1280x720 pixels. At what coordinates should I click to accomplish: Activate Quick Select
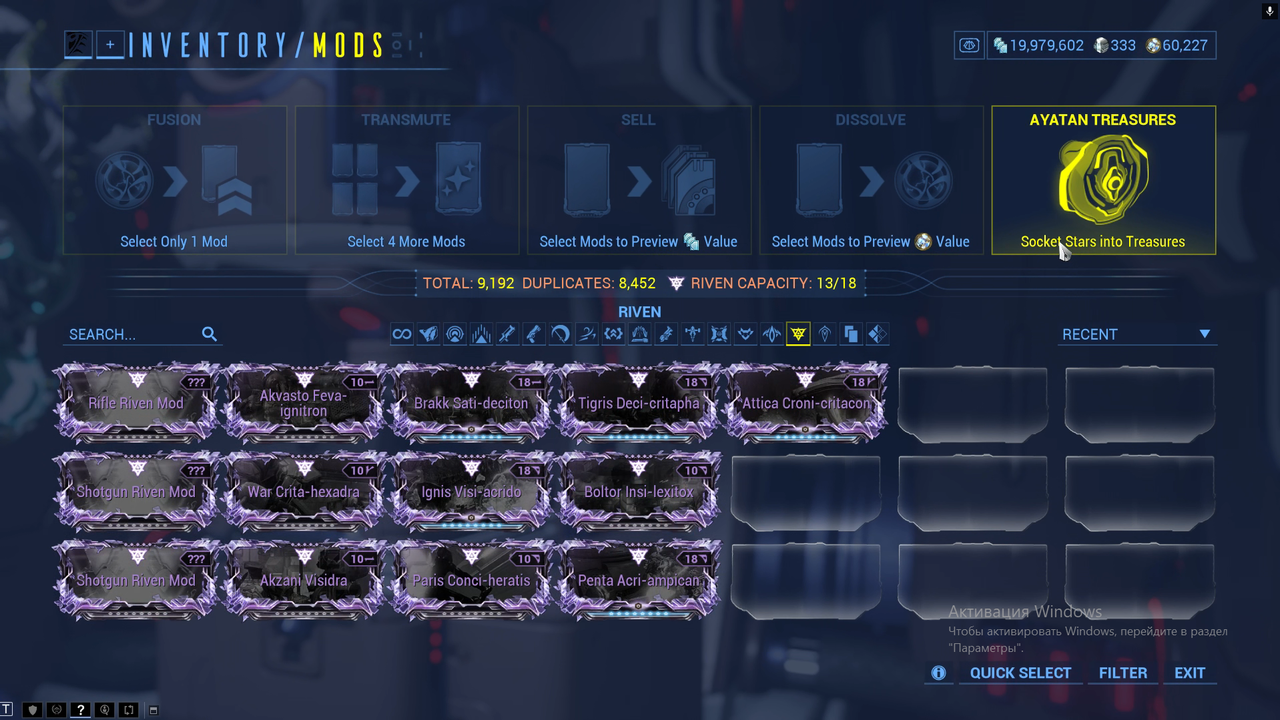(x=1020, y=673)
